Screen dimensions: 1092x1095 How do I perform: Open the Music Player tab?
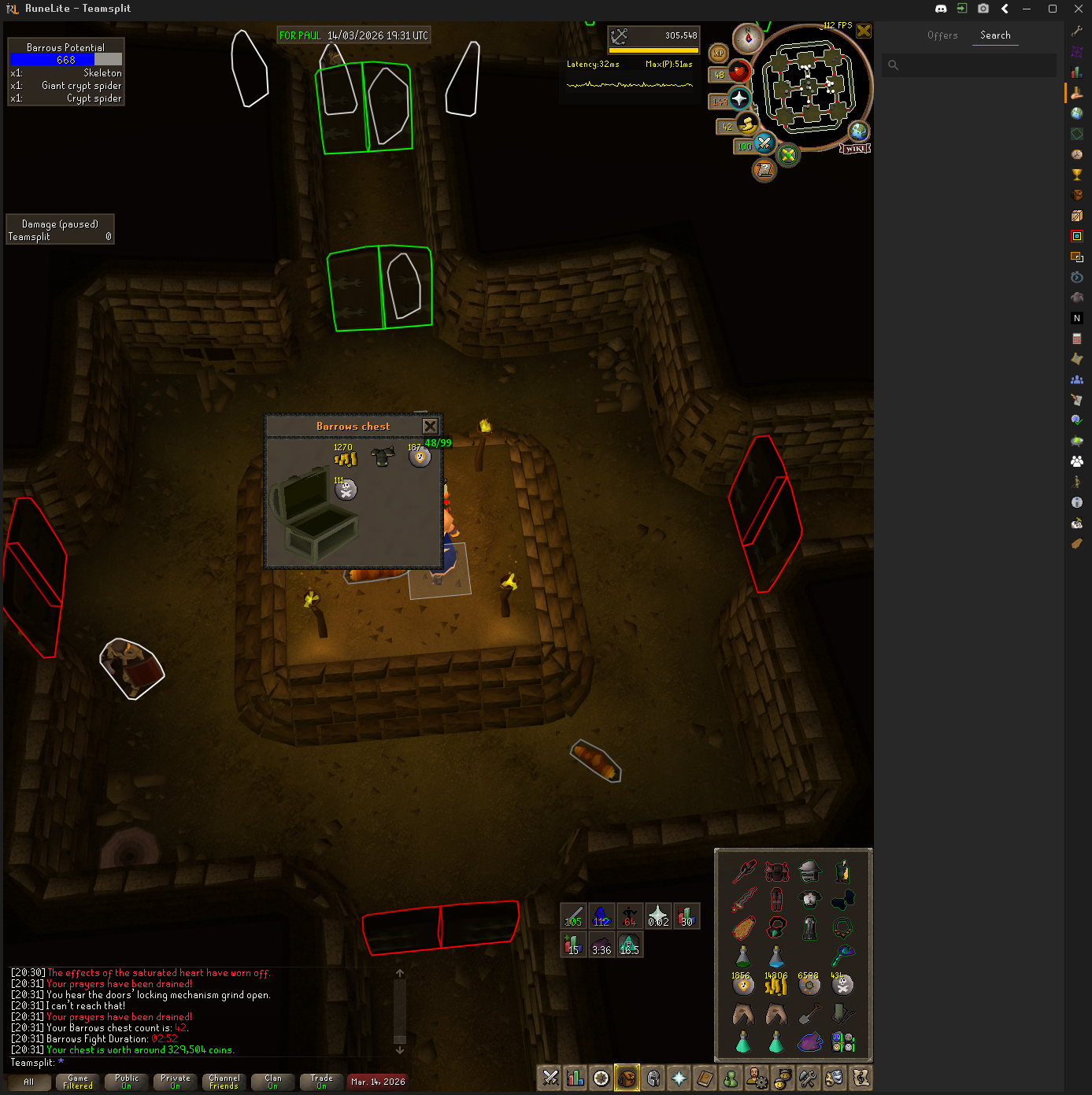click(x=861, y=1078)
